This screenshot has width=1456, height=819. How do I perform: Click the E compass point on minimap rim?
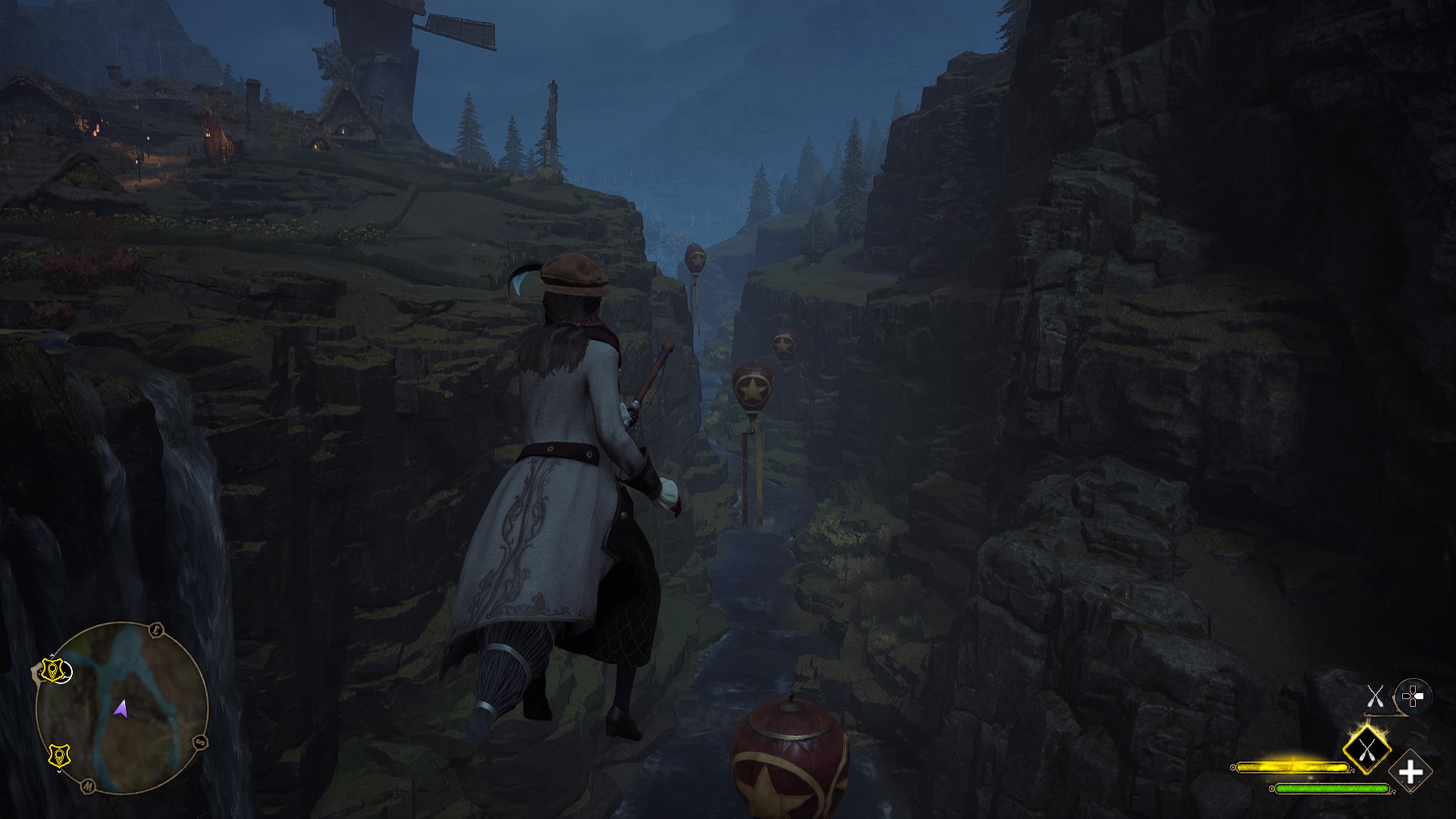click(x=157, y=630)
